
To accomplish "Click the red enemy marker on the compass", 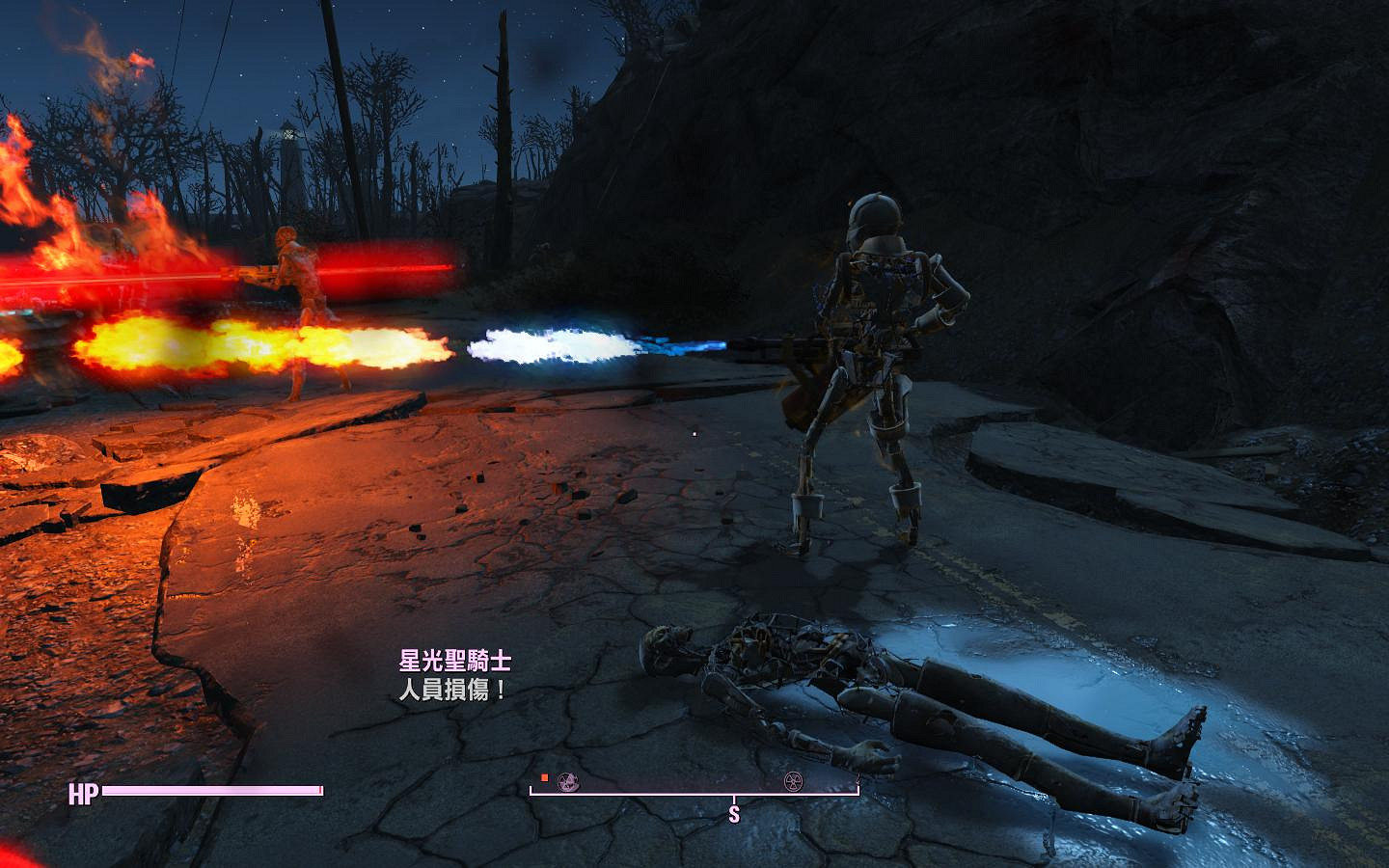I will pos(545,777).
